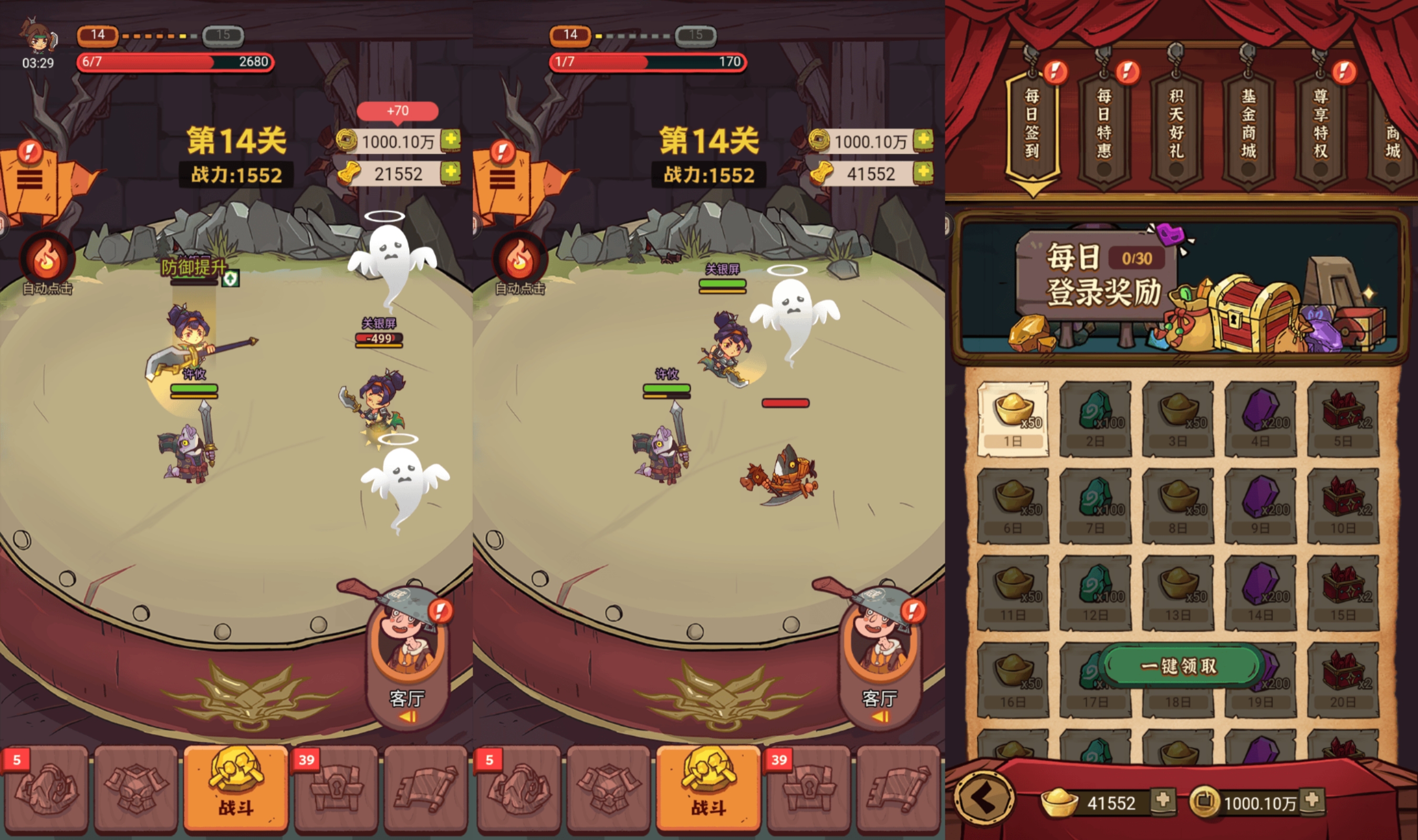Open the 每日特惠 daily deals tab
The image size is (1418, 840).
pos(1104,125)
